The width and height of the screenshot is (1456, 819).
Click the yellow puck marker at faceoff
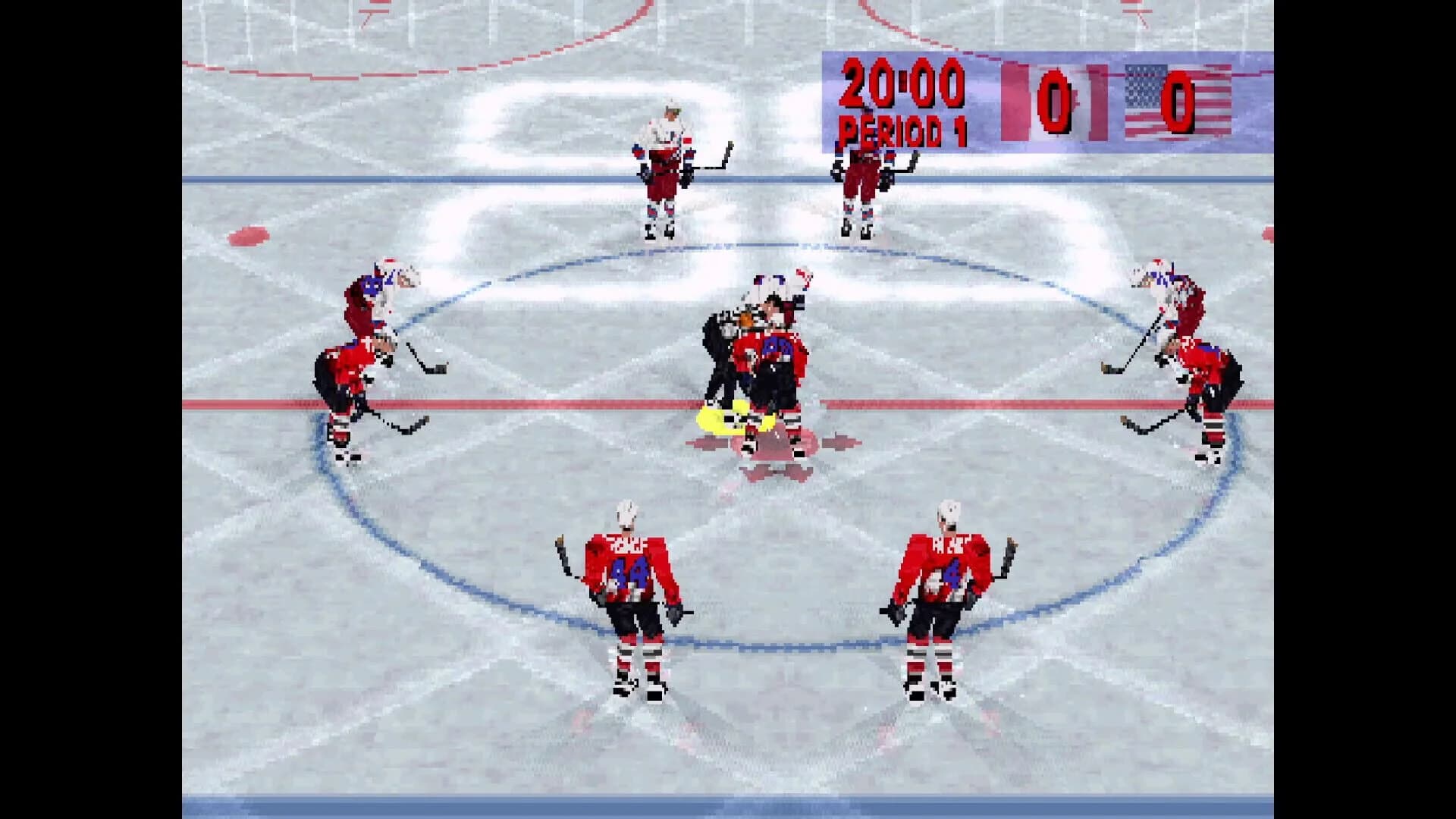point(739,416)
